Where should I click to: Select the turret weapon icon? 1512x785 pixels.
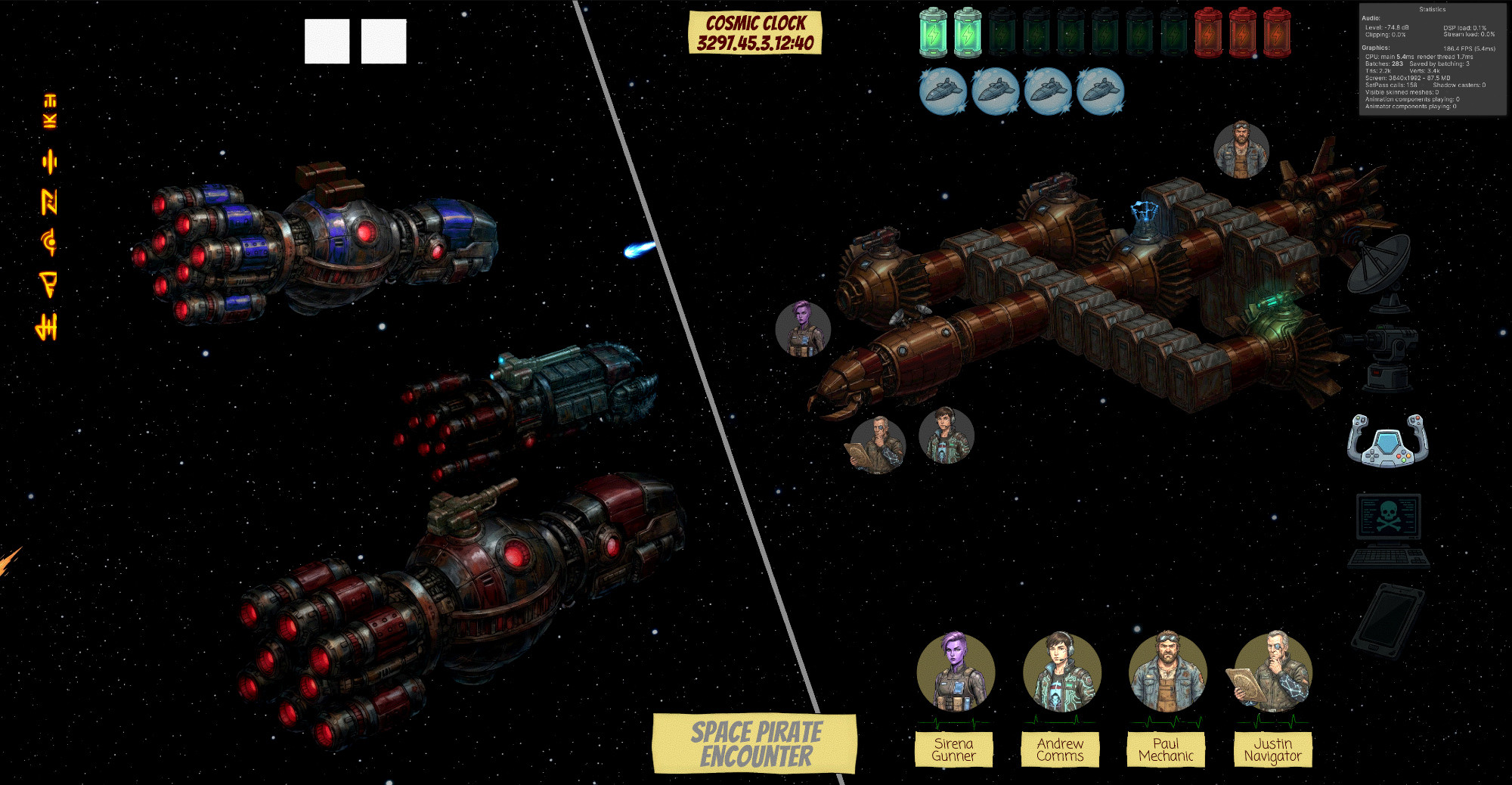click(x=1387, y=355)
